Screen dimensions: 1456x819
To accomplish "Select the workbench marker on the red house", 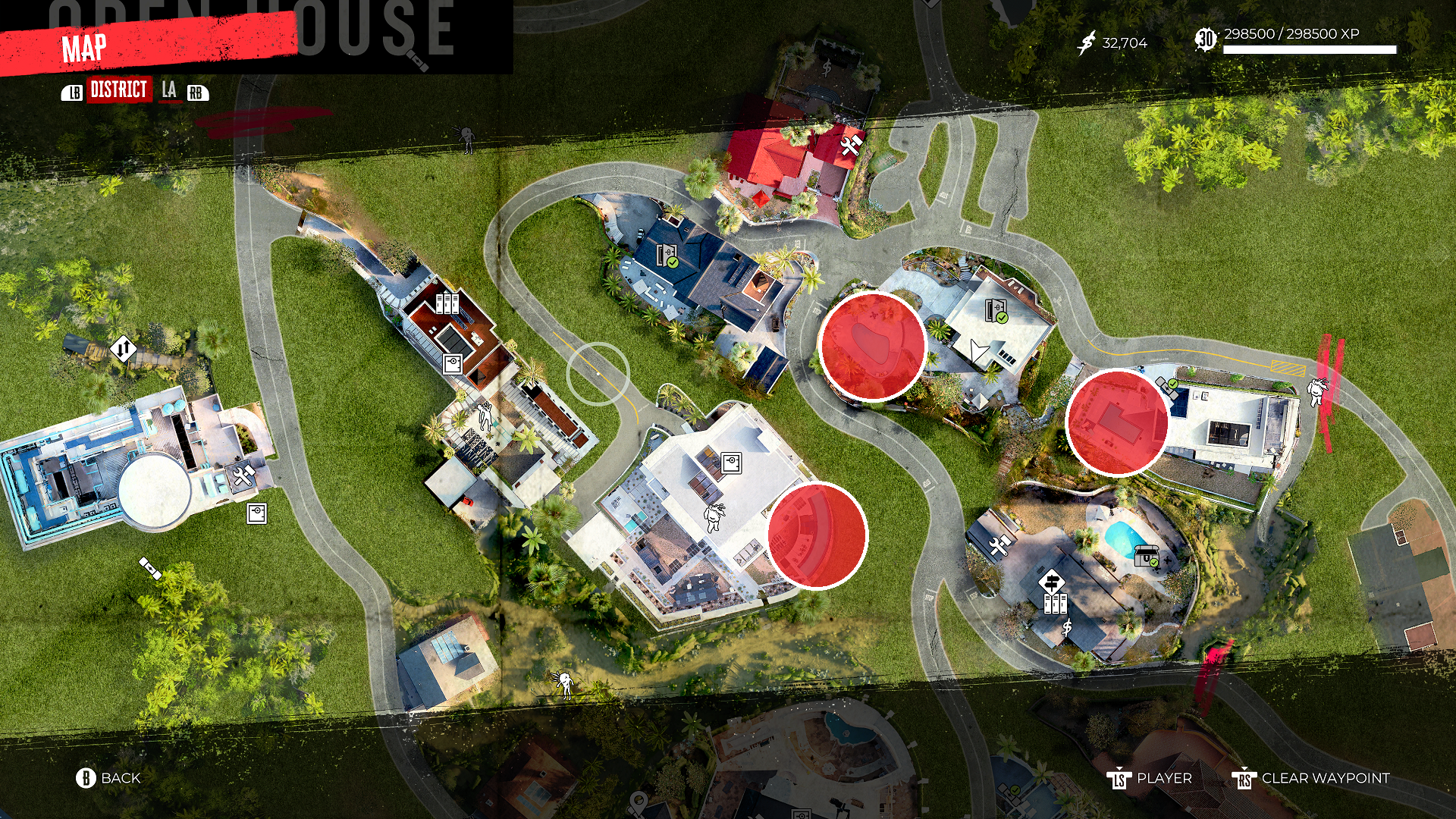I will (850, 144).
